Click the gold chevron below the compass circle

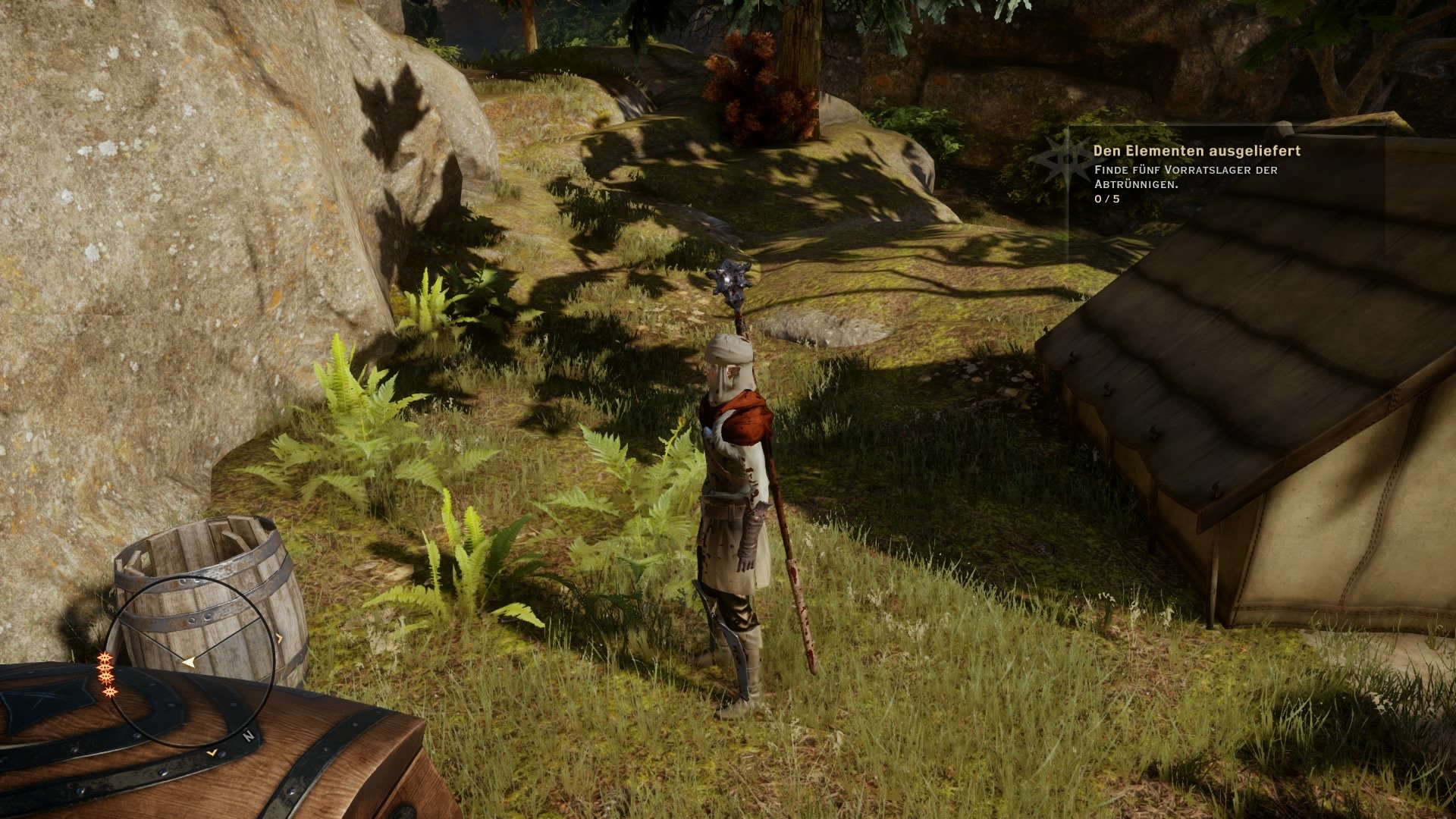pyautogui.click(x=212, y=752)
